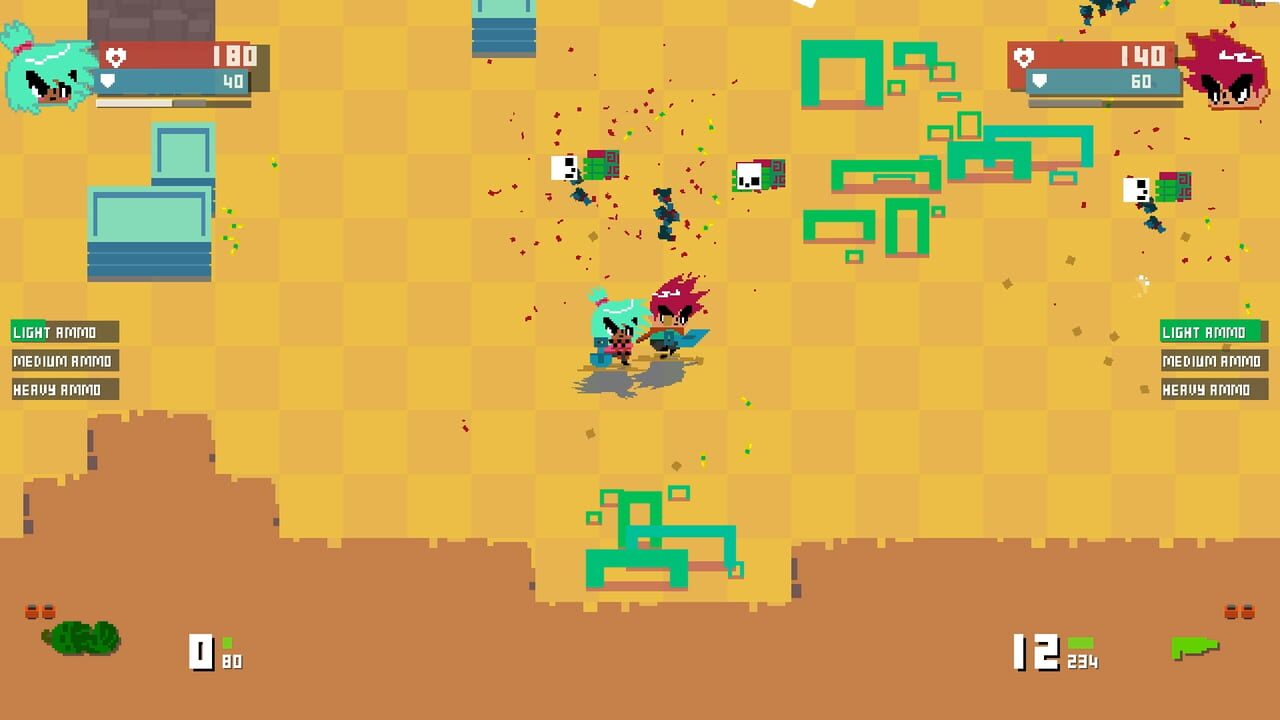The image size is (1280, 720).
Task: Expand the Heavy Ammo entry on the right
Action: [1215, 390]
